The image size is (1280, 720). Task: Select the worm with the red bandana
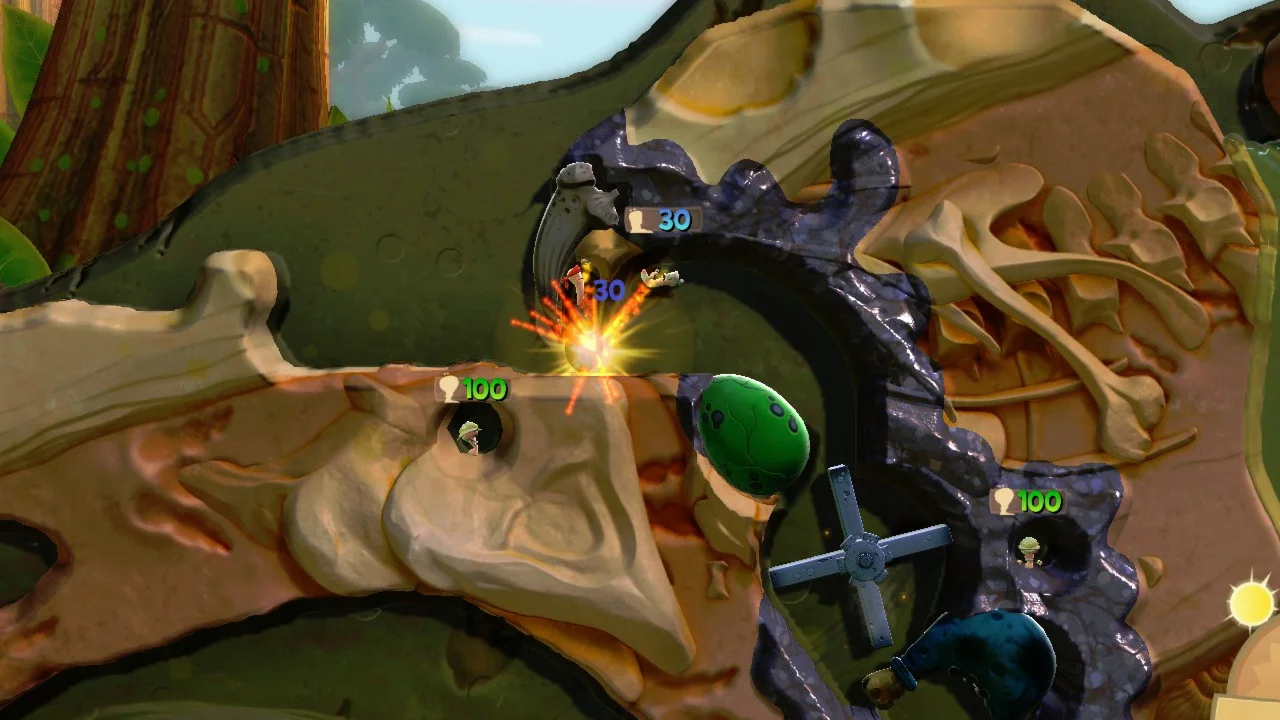578,282
